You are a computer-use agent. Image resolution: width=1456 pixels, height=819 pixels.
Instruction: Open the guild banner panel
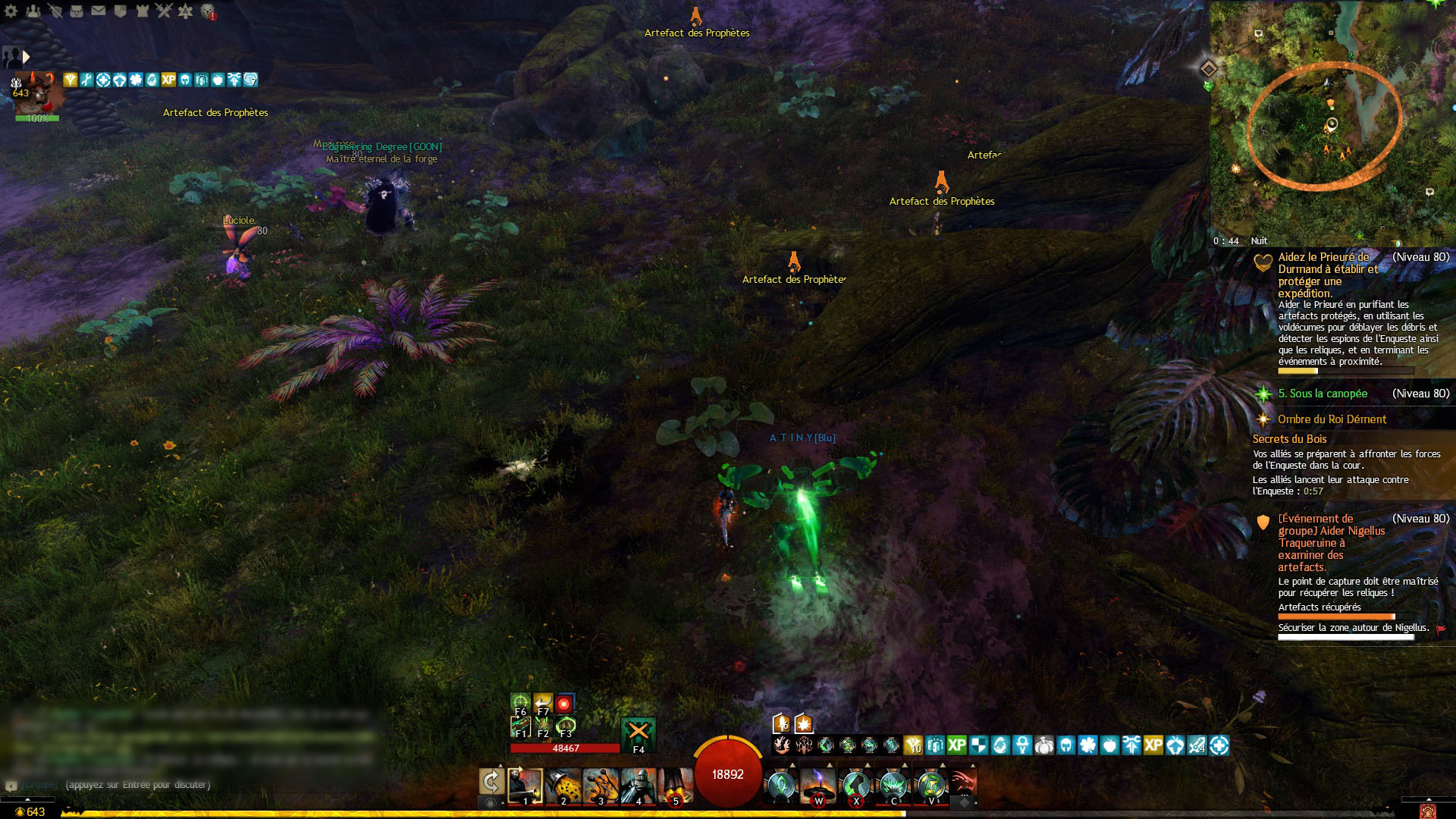coord(120,11)
